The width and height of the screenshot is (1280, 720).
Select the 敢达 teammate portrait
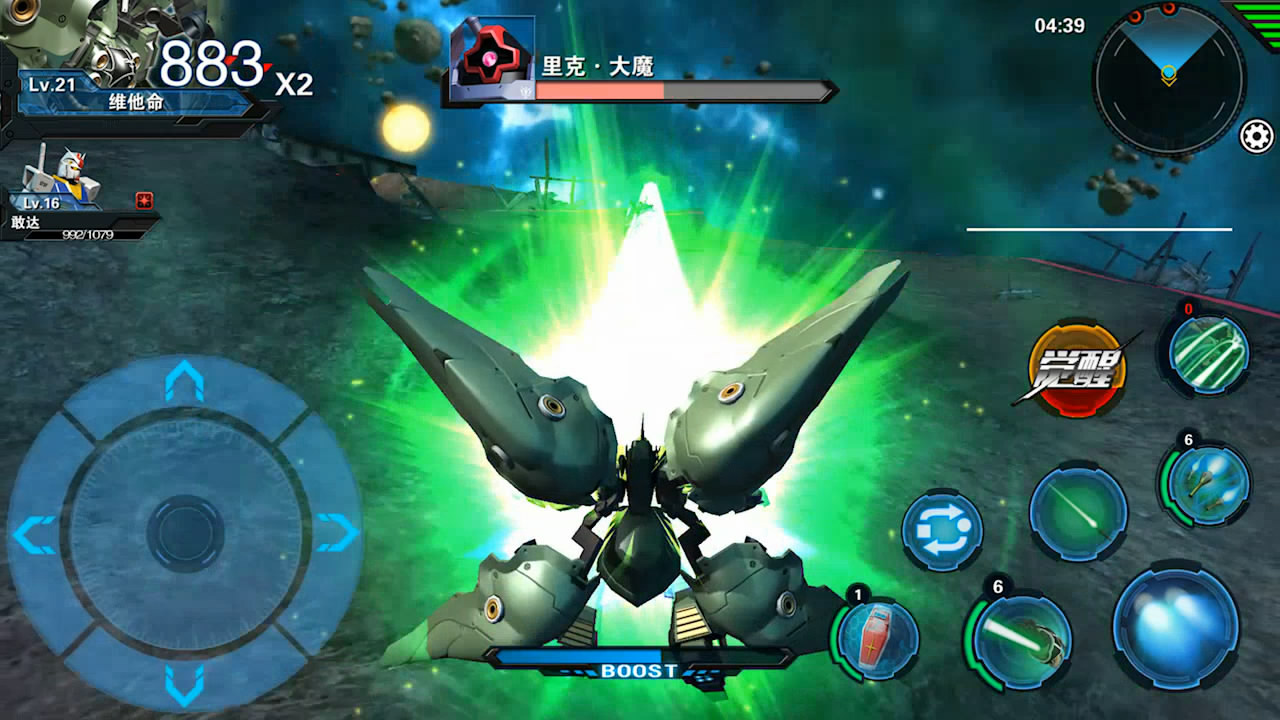tap(60, 178)
